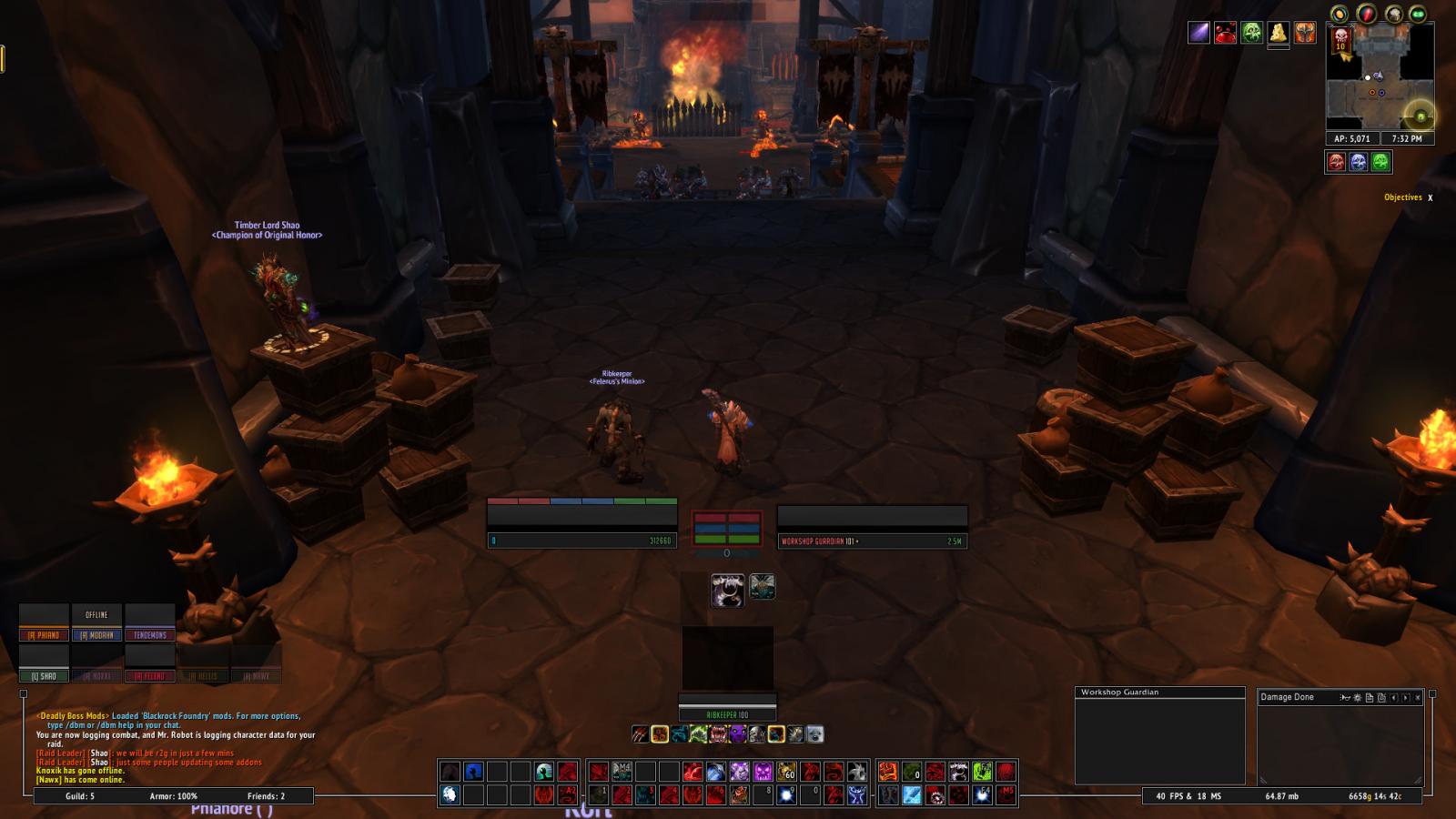Select the green skull buff icon

pyautogui.click(x=1252, y=33)
